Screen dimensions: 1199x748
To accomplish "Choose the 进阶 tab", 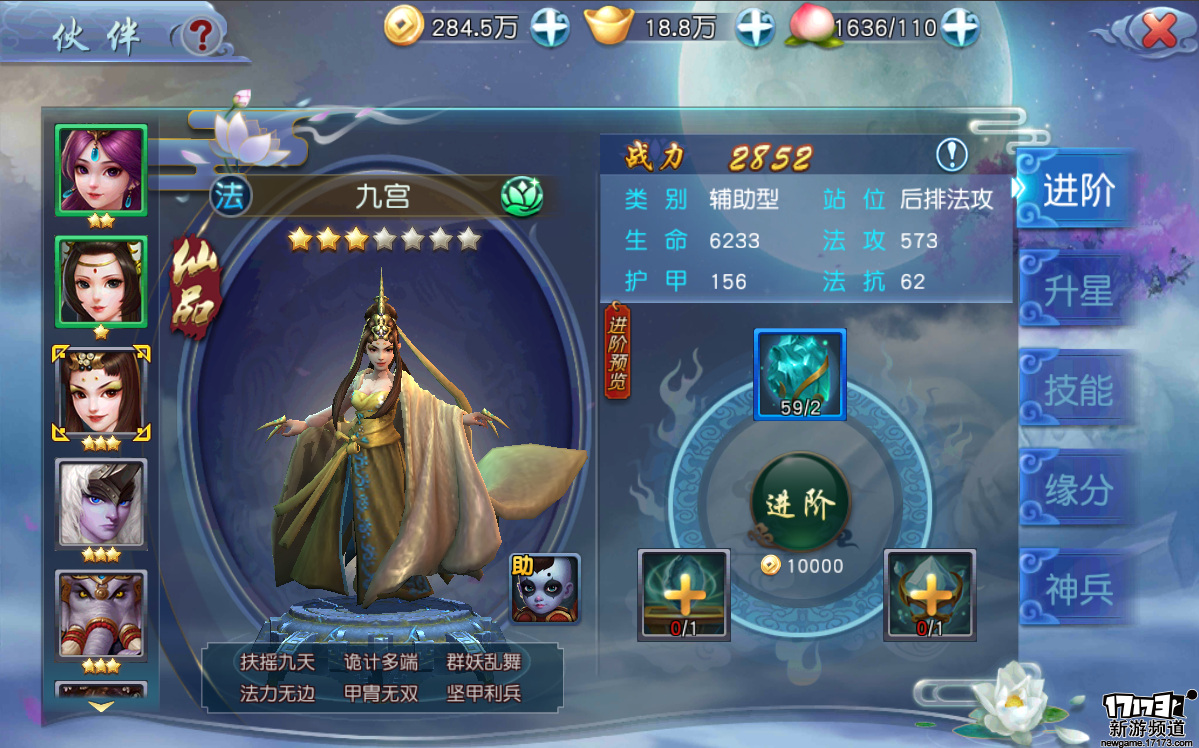I will (1077, 191).
